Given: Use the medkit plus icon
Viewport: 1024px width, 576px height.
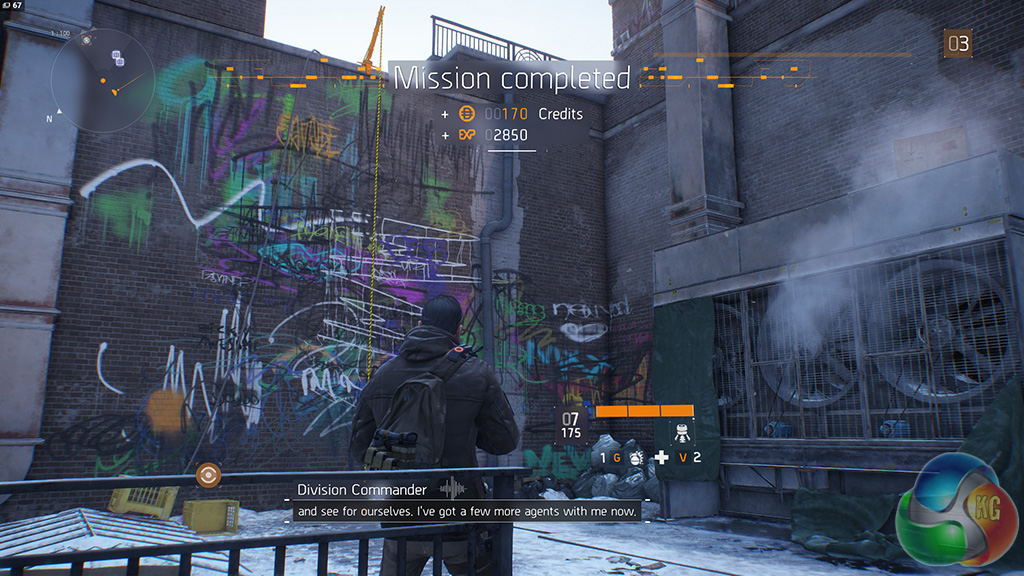Looking at the screenshot, I should click(661, 458).
